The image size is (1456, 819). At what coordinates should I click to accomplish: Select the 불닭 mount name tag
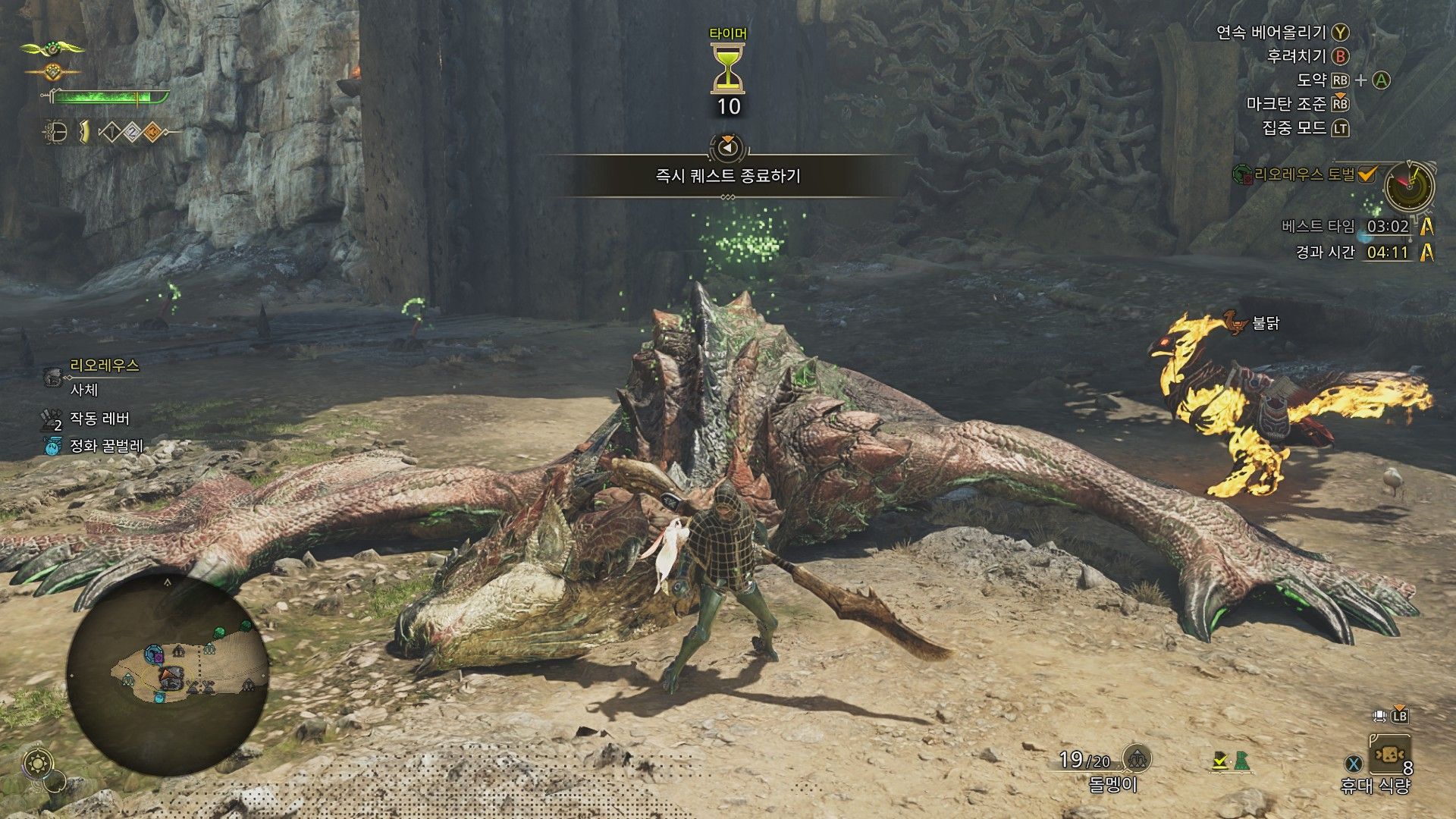pyautogui.click(x=1266, y=323)
